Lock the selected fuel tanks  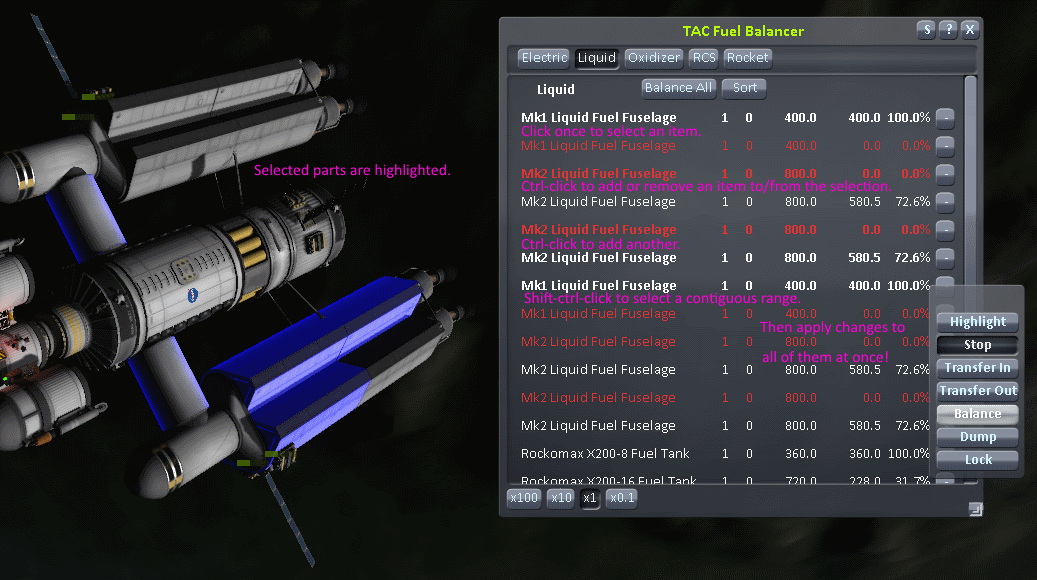978,460
